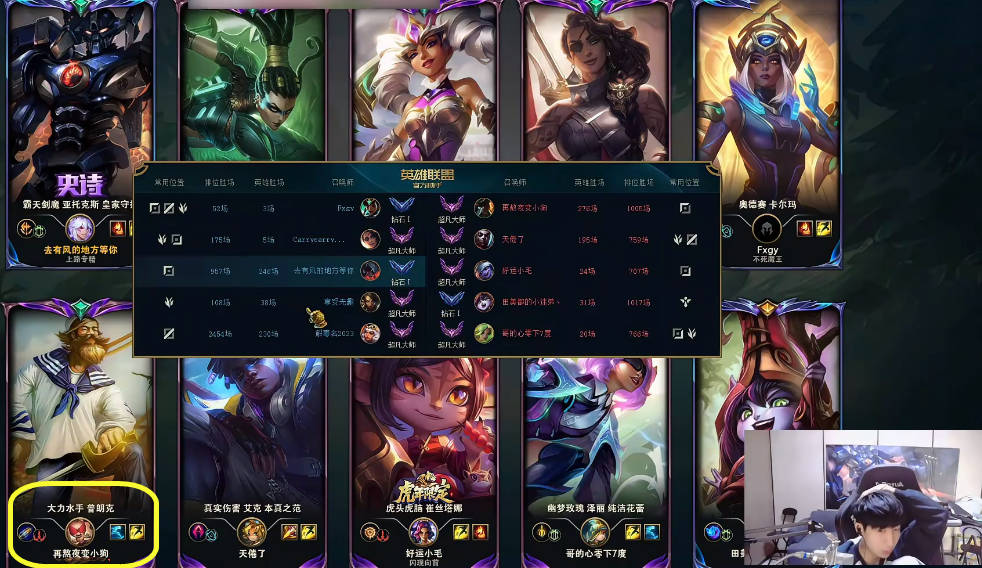Viewport: 982px width, 568px height.
Task: Select Fxgy's Odyssey Karma card
Action: (x=766, y=100)
